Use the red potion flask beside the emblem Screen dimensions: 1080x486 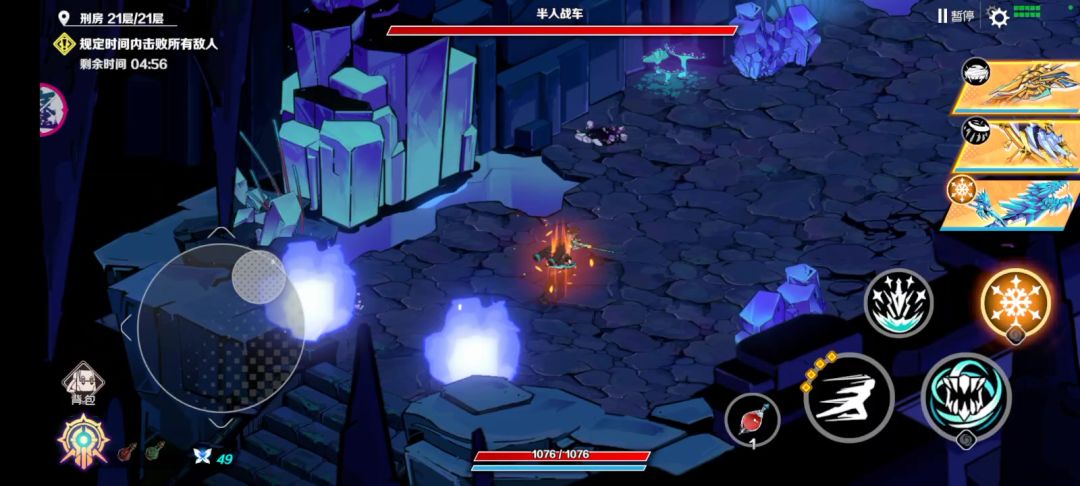[x=127, y=453]
